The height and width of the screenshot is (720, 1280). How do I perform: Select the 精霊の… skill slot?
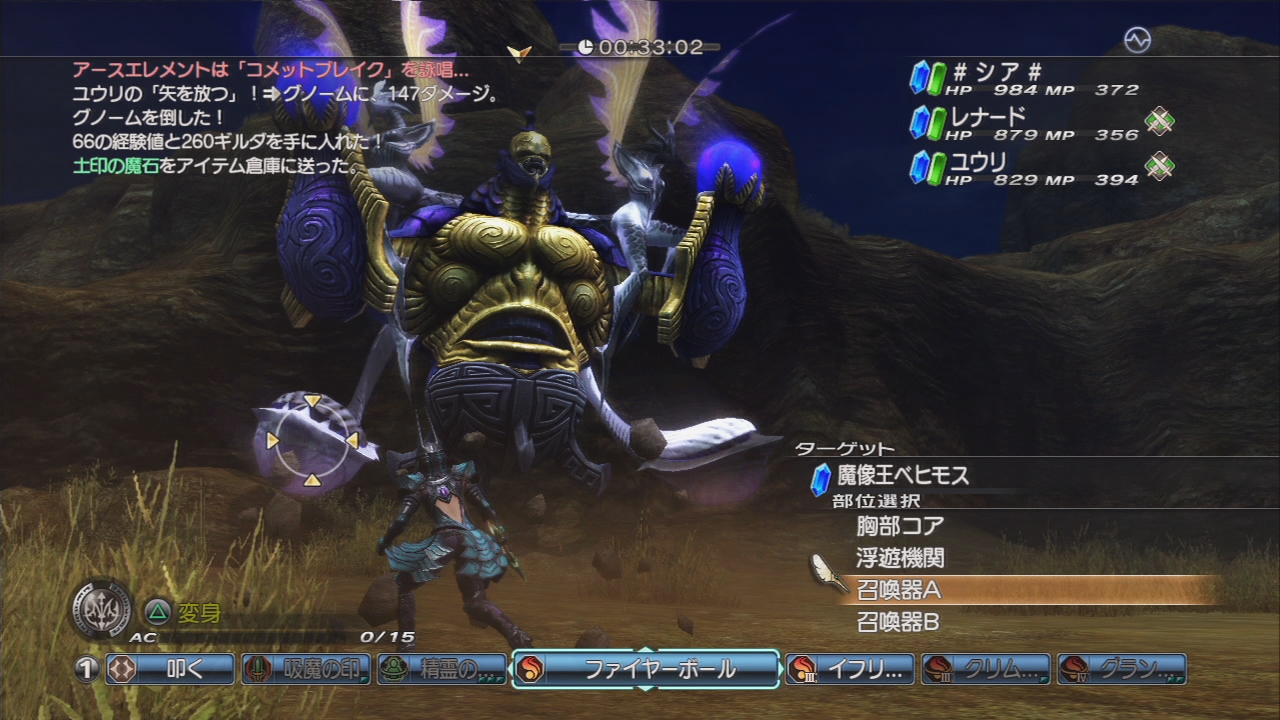[x=443, y=669]
